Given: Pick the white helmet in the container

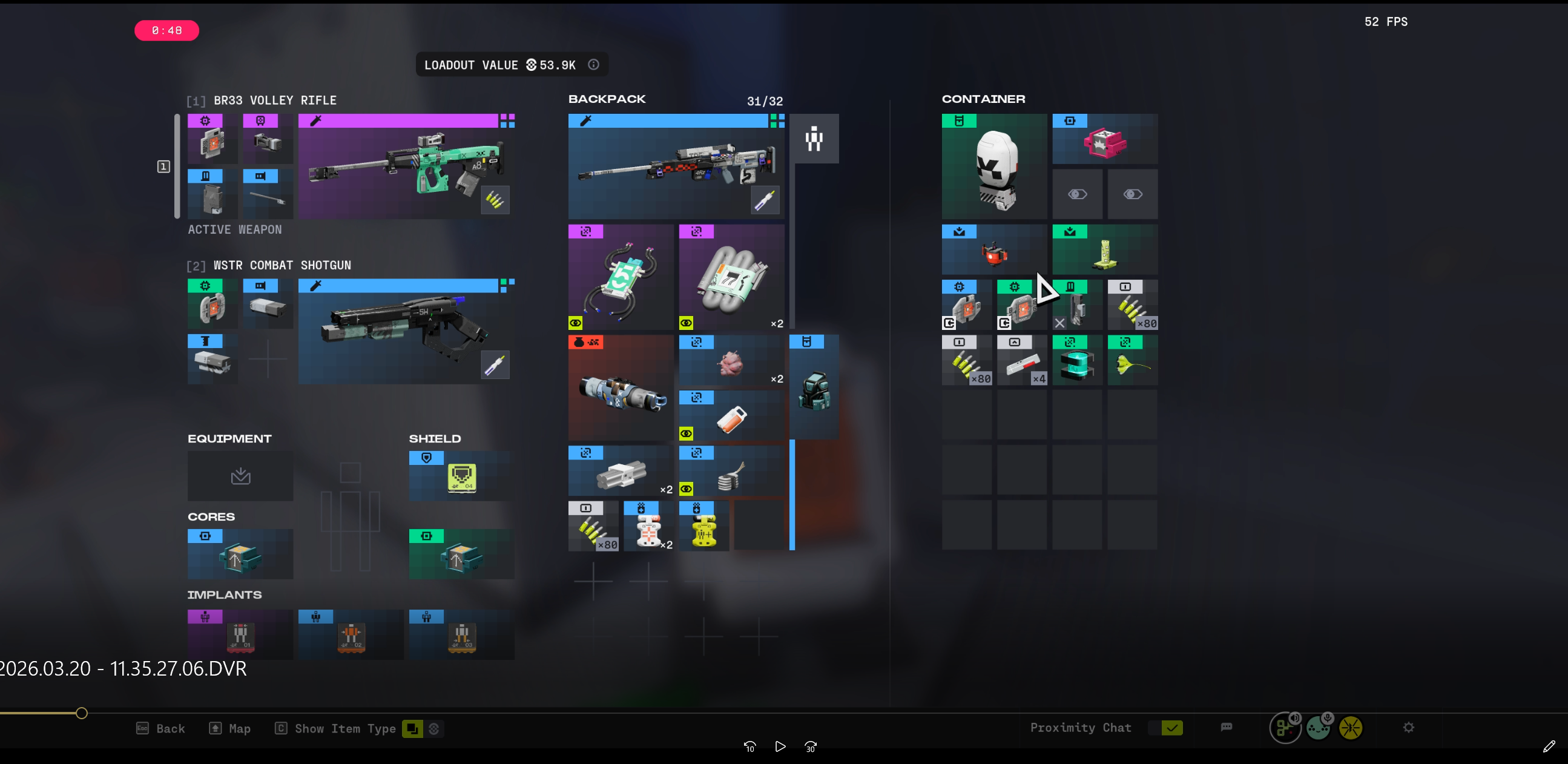Looking at the screenshot, I should (x=994, y=166).
